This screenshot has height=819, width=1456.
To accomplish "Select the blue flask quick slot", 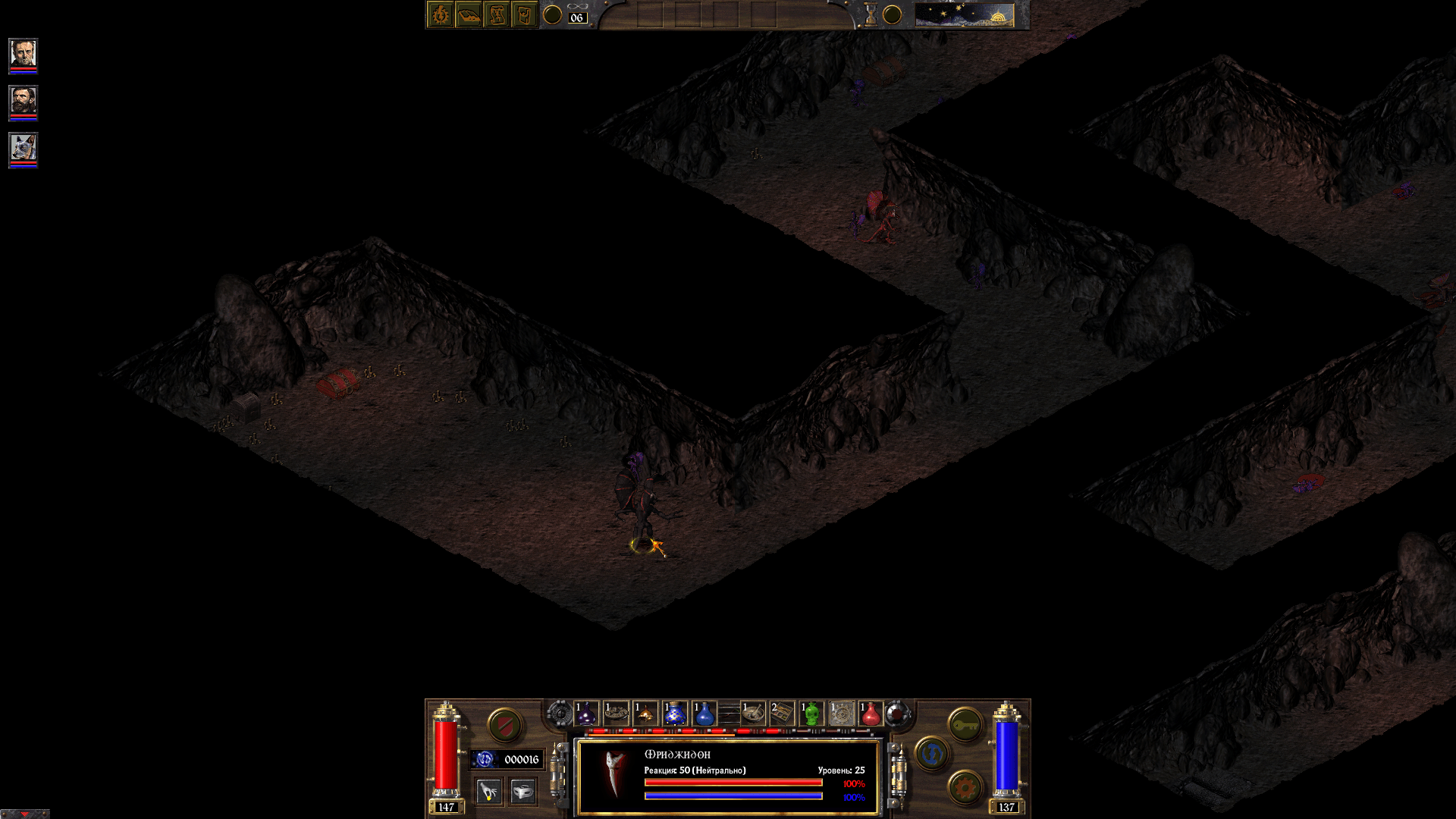I will click(x=703, y=714).
